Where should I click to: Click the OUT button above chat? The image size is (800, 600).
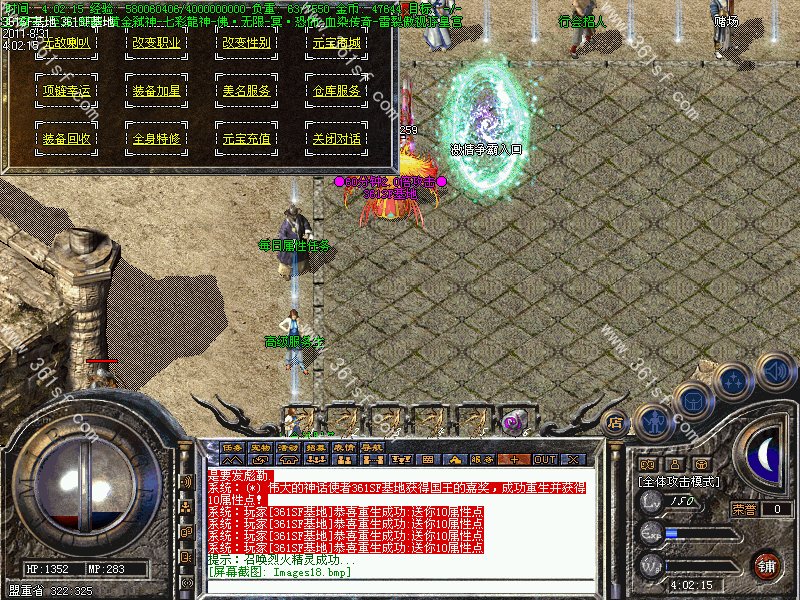(545, 459)
